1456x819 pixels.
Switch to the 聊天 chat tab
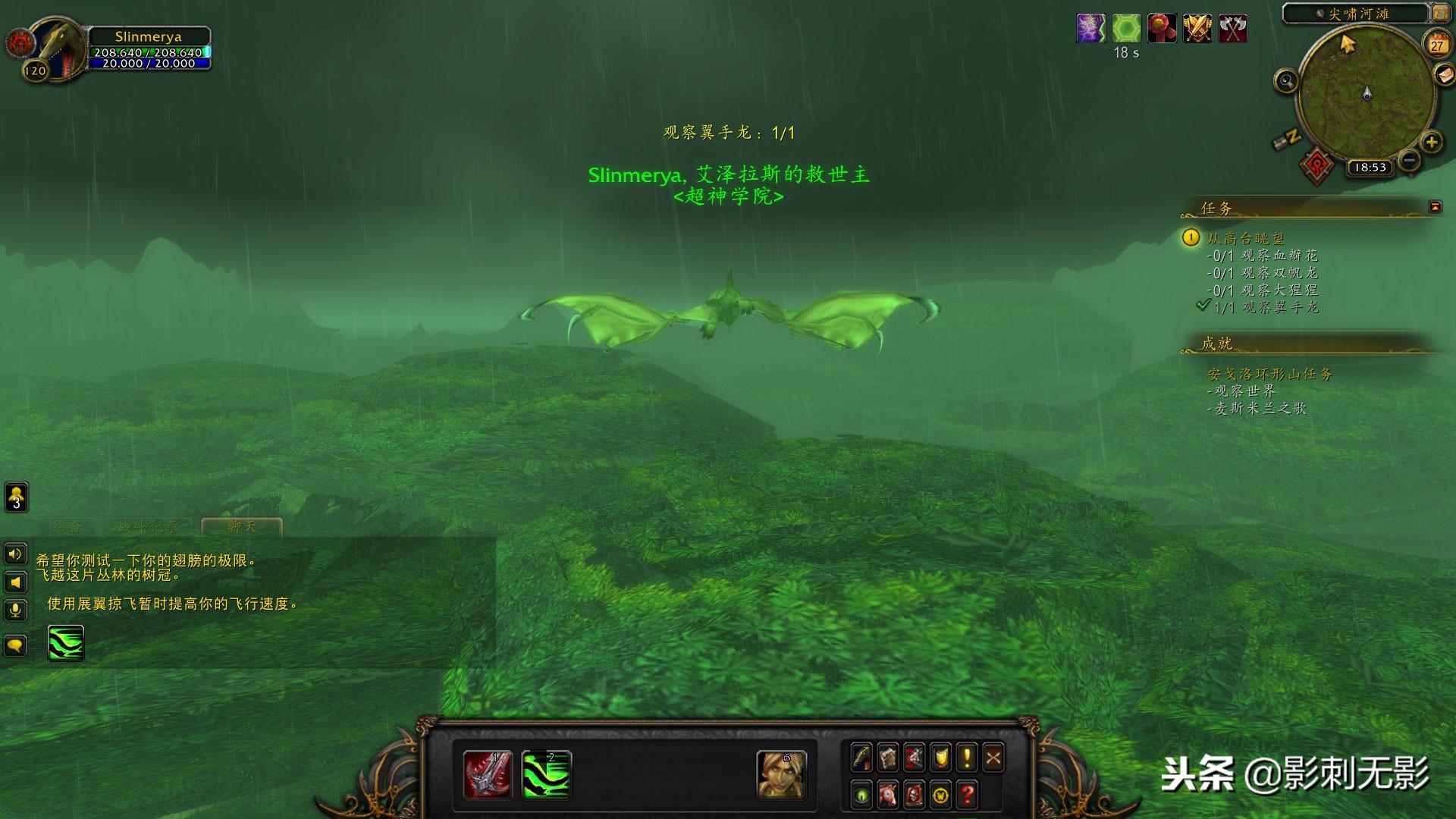242,526
